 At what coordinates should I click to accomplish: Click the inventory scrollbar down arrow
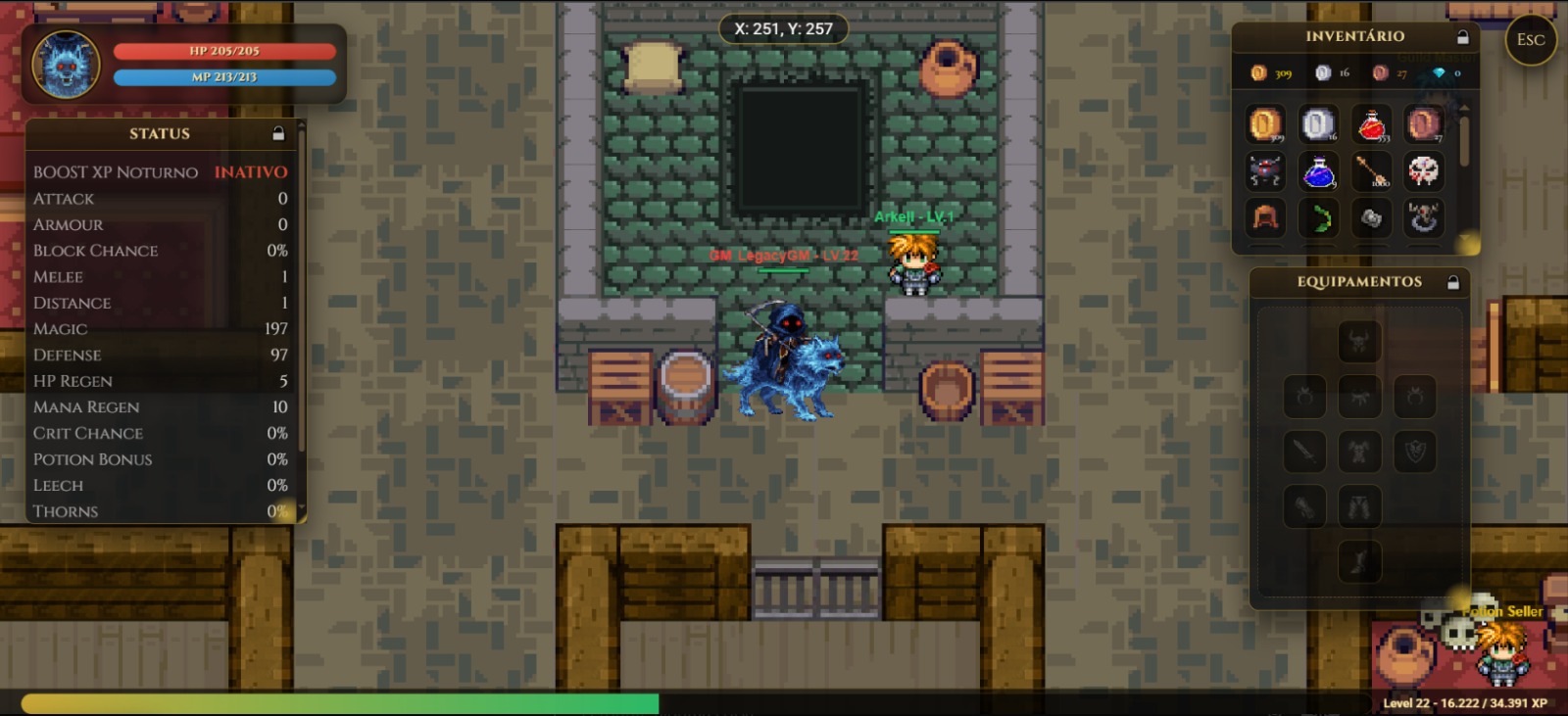[x=1463, y=238]
